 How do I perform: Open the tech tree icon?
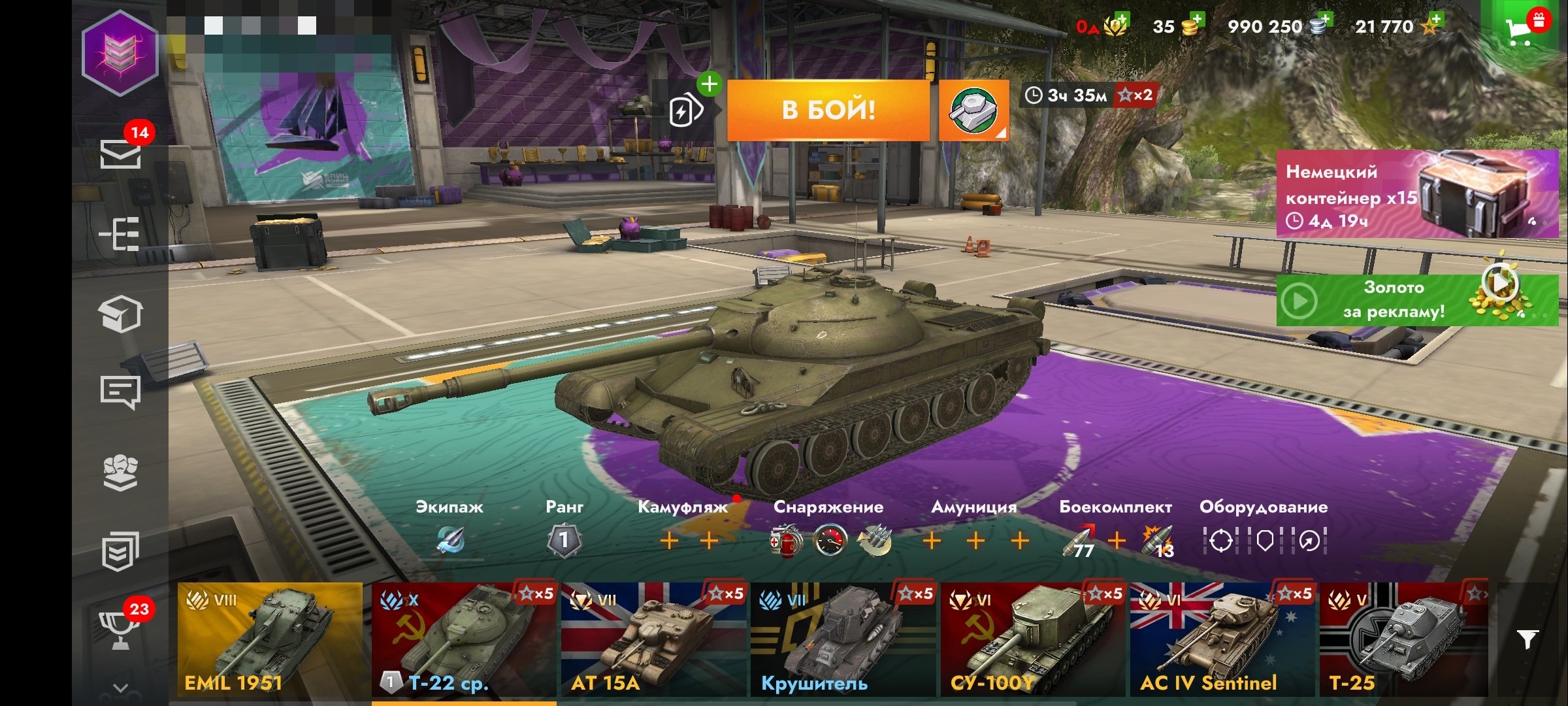[x=120, y=233]
